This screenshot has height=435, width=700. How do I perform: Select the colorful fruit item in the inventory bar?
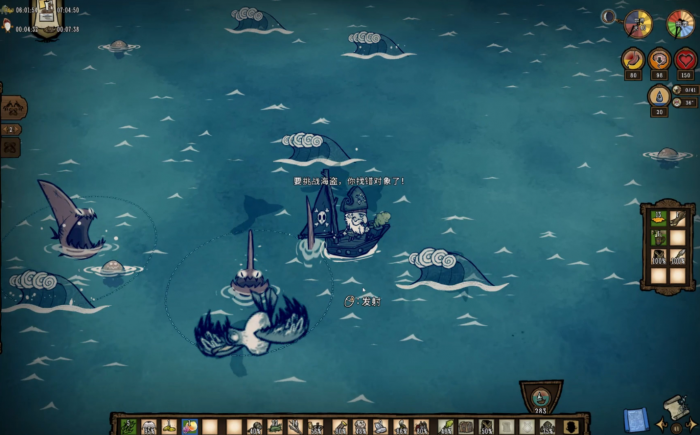pyautogui.click(x=191, y=427)
